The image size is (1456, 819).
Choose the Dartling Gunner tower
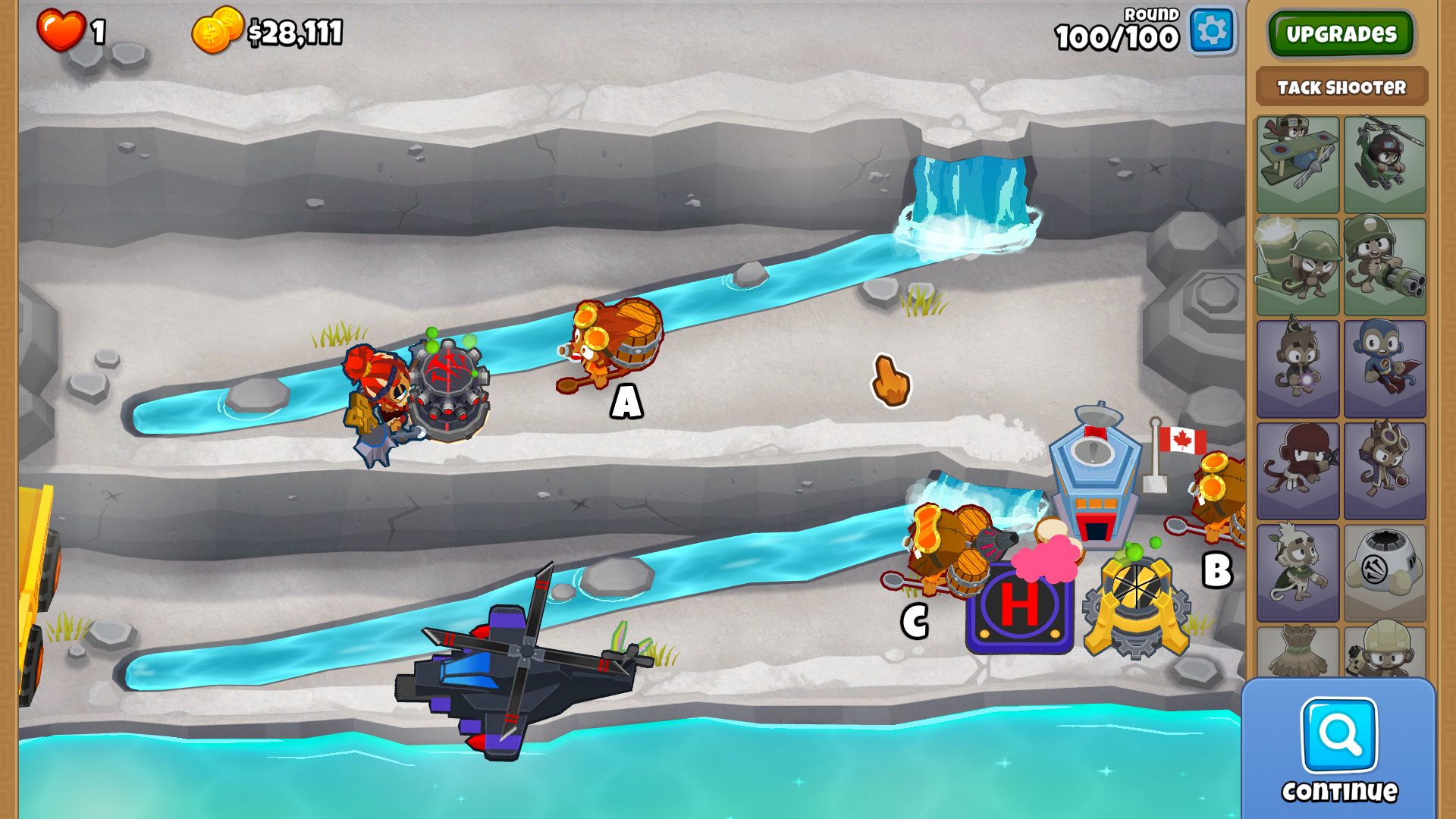coord(1385,266)
